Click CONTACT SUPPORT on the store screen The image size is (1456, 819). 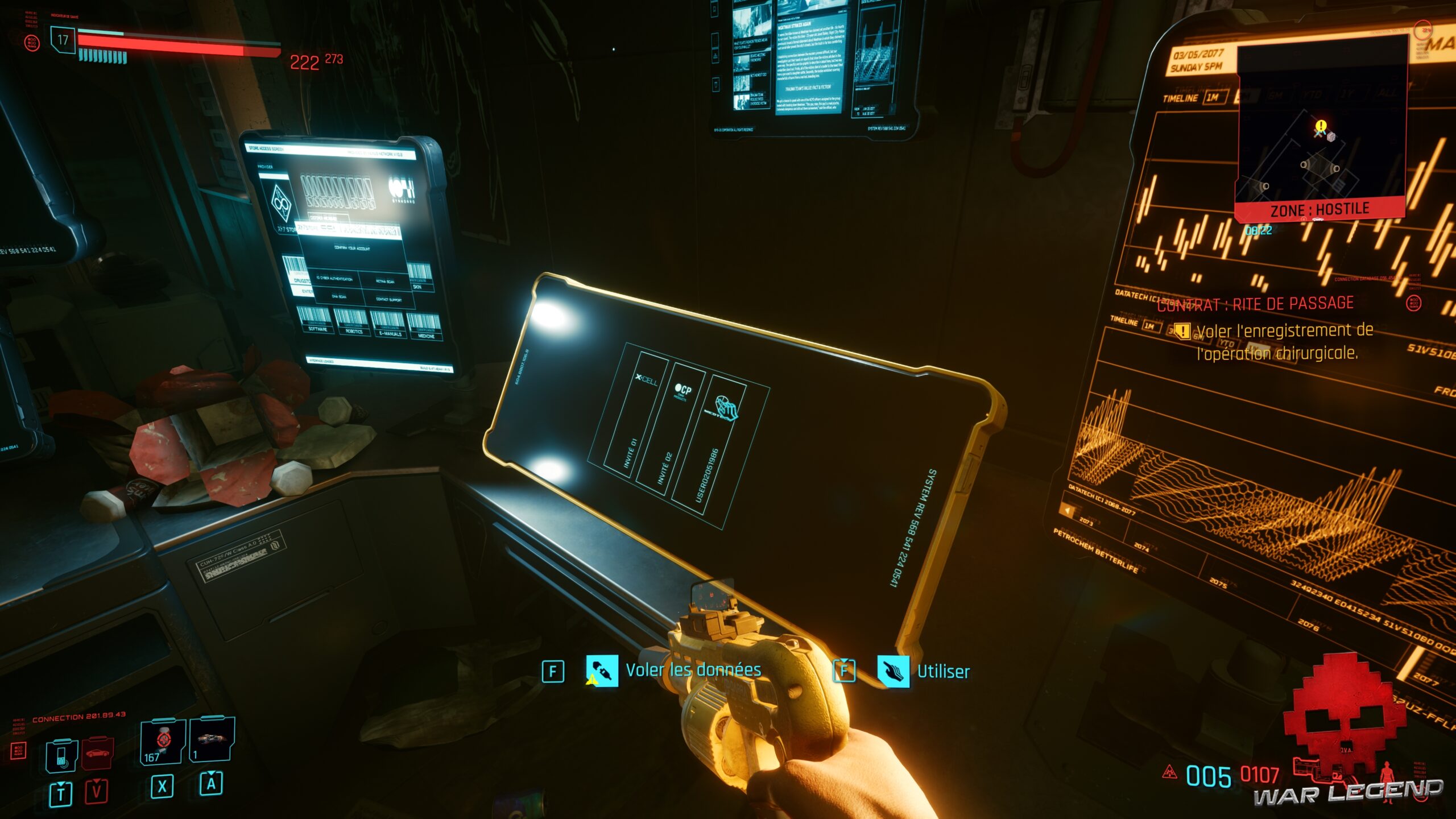[x=388, y=299]
